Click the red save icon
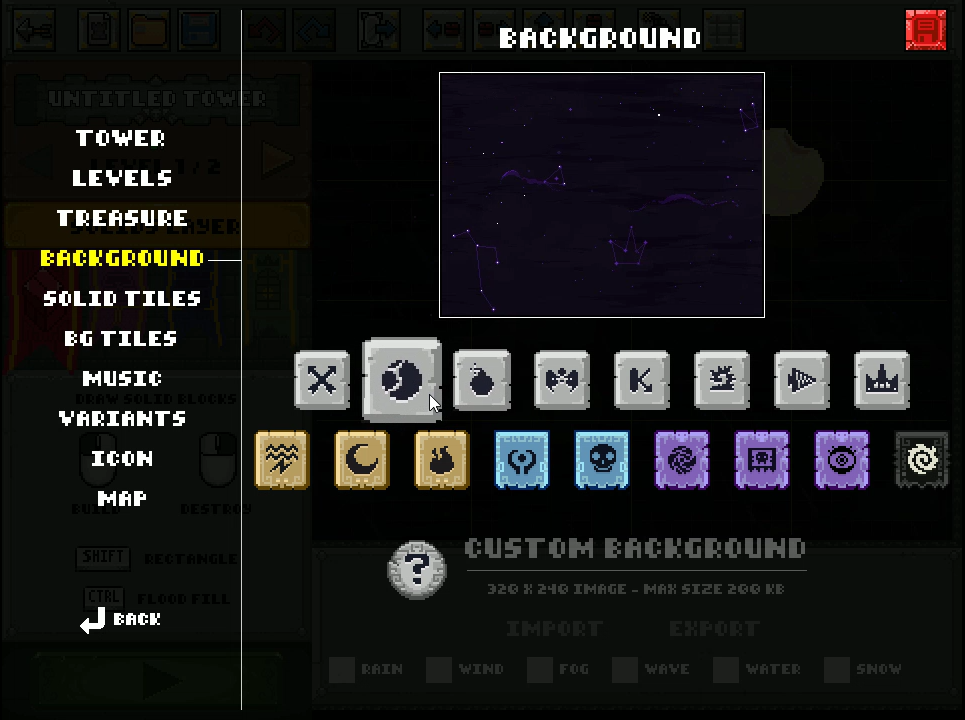The image size is (965, 720). pos(925,30)
